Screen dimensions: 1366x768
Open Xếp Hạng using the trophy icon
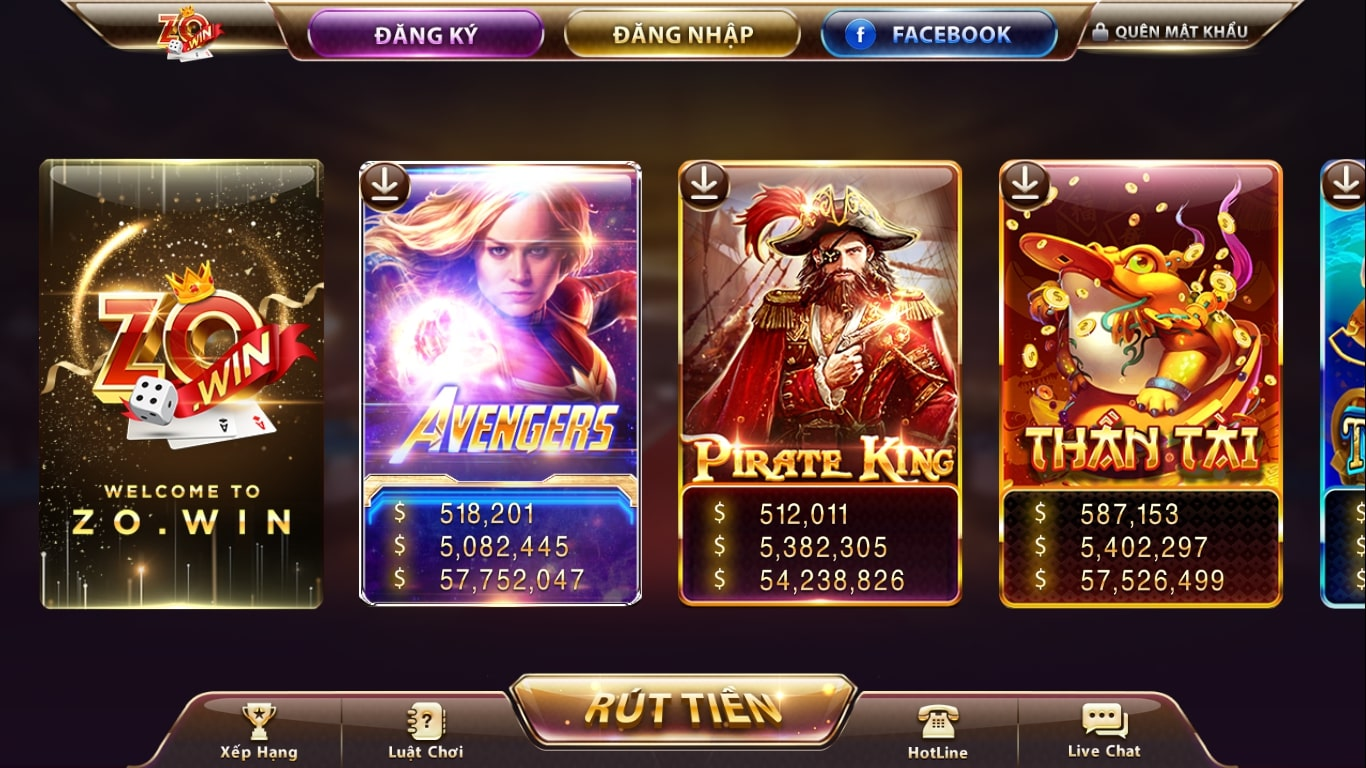[259, 718]
